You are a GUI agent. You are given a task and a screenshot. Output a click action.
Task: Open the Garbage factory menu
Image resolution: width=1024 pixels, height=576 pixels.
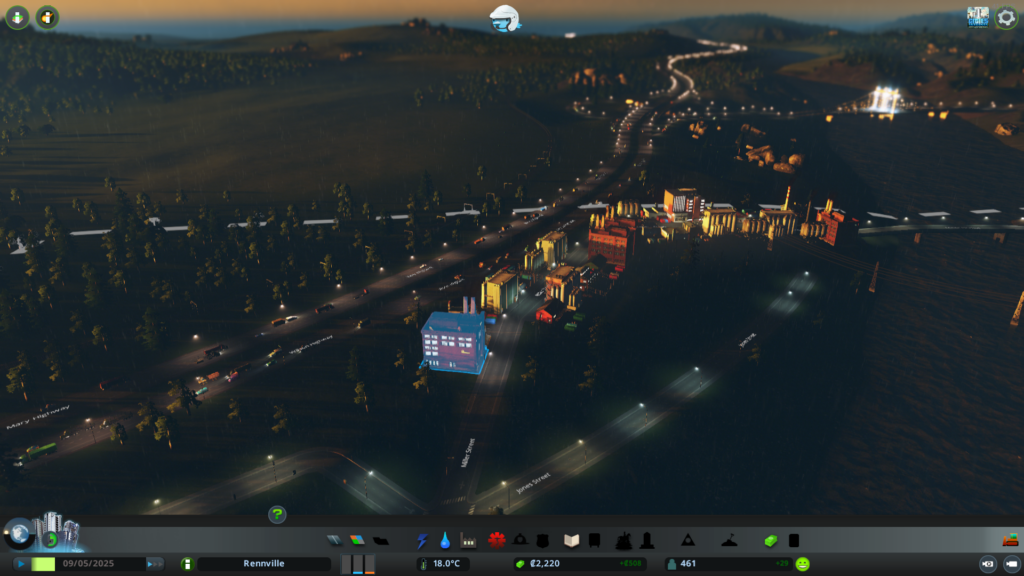[x=467, y=540]
